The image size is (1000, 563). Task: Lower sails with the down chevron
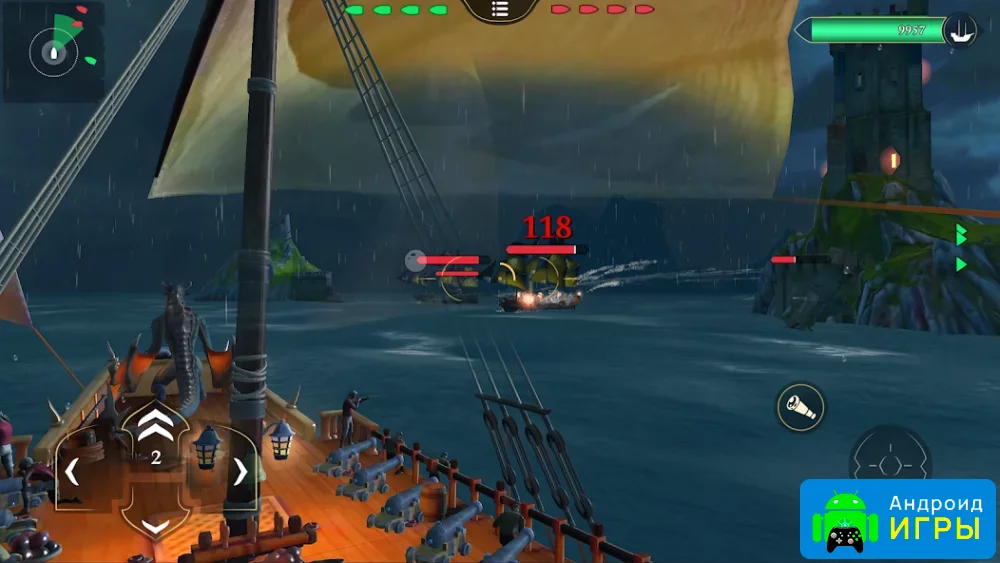(155, 525)
